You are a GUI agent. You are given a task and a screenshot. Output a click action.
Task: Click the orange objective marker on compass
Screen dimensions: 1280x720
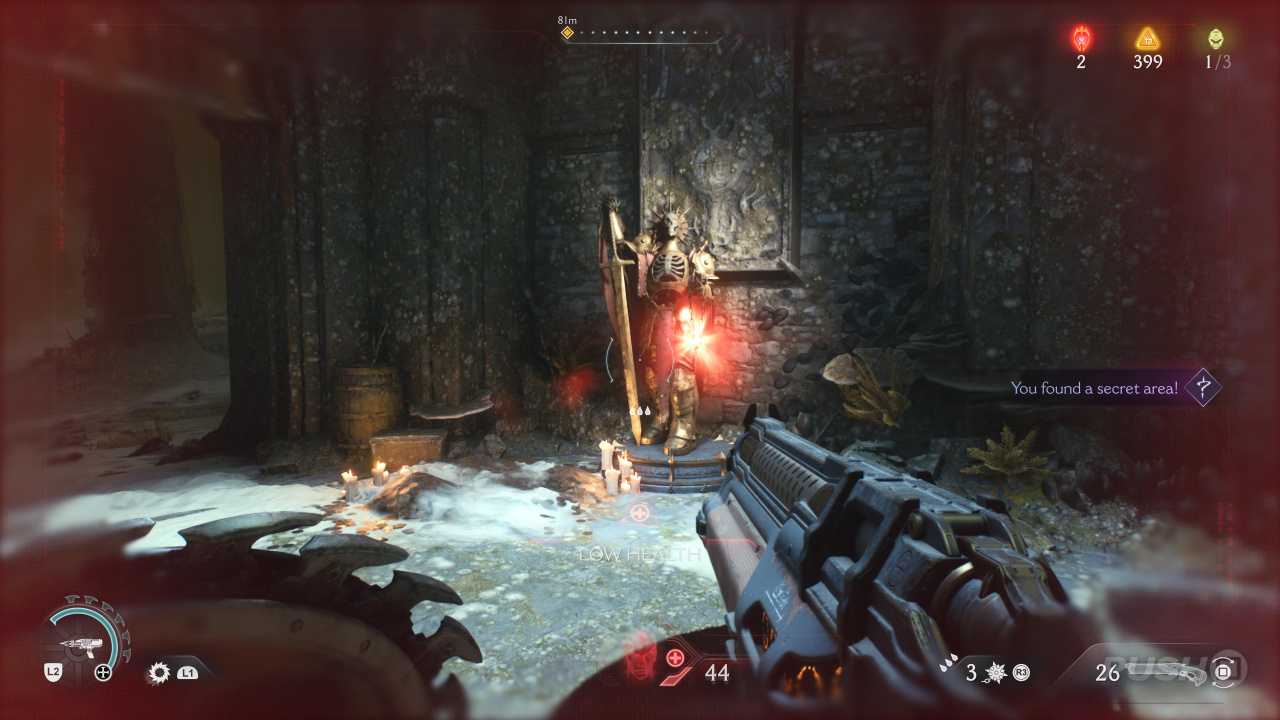pos(567,33)
